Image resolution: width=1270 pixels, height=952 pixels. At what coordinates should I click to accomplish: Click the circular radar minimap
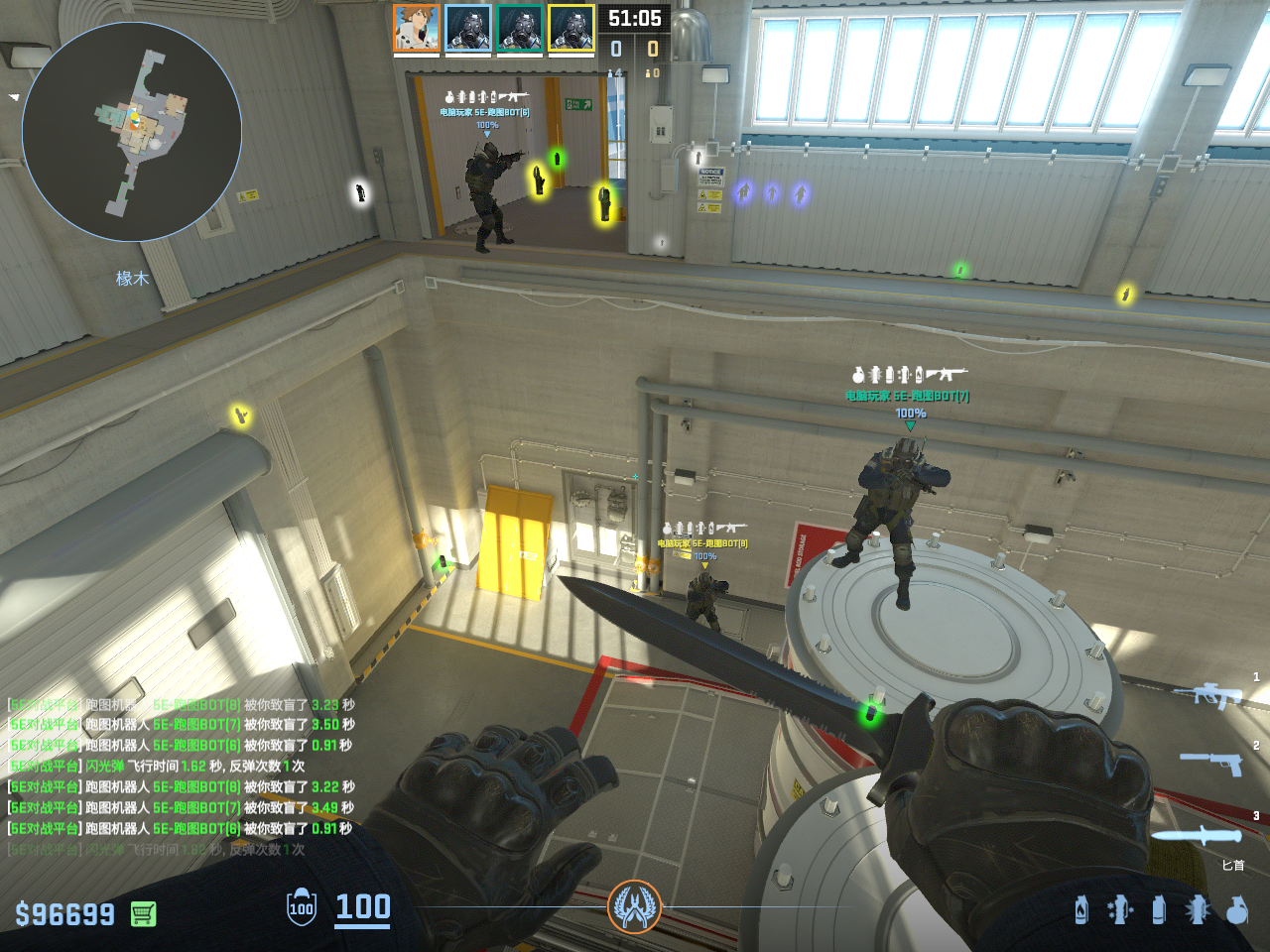click(x=132, y=132)
